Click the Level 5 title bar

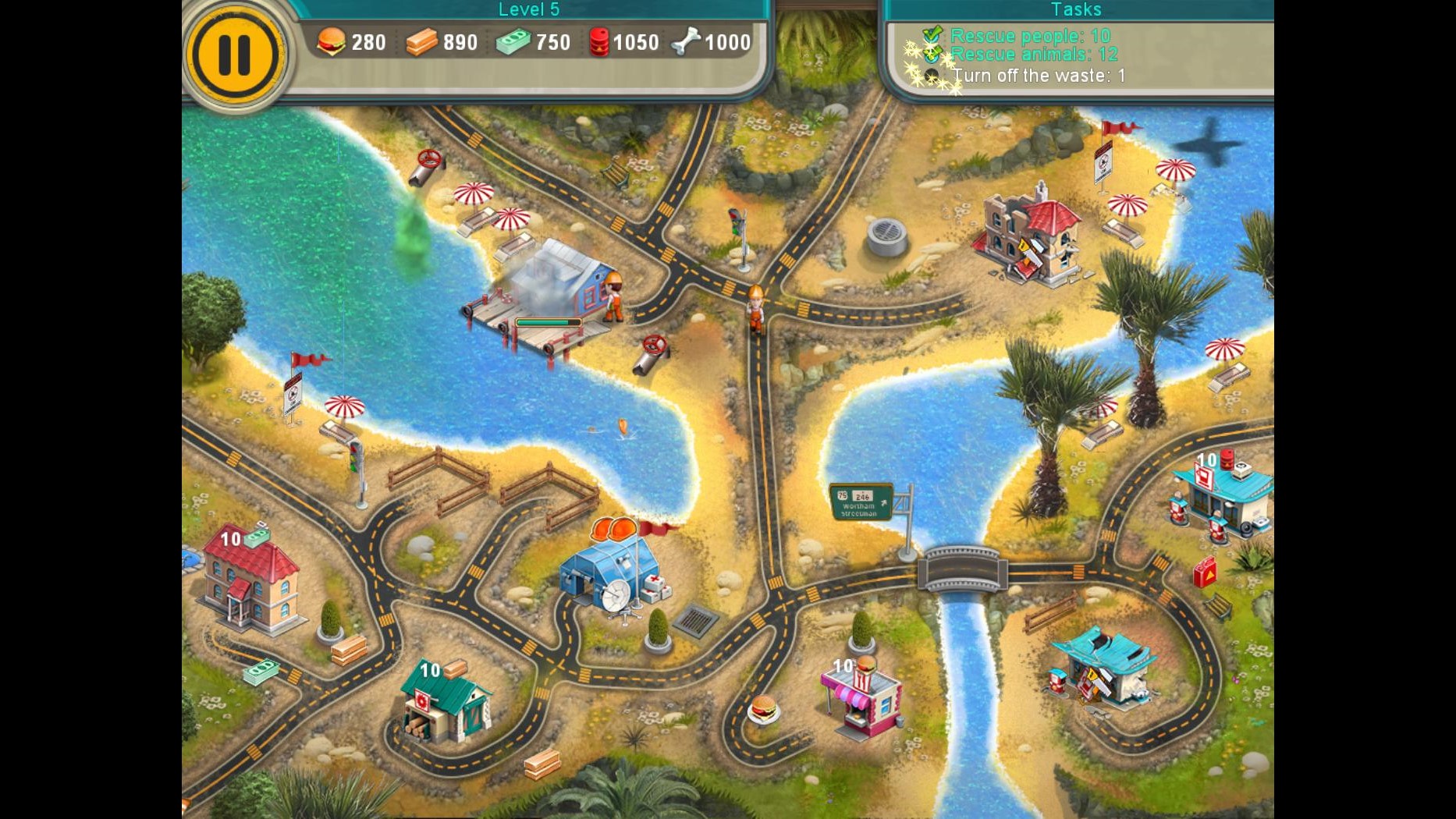(x=529, y=9)
